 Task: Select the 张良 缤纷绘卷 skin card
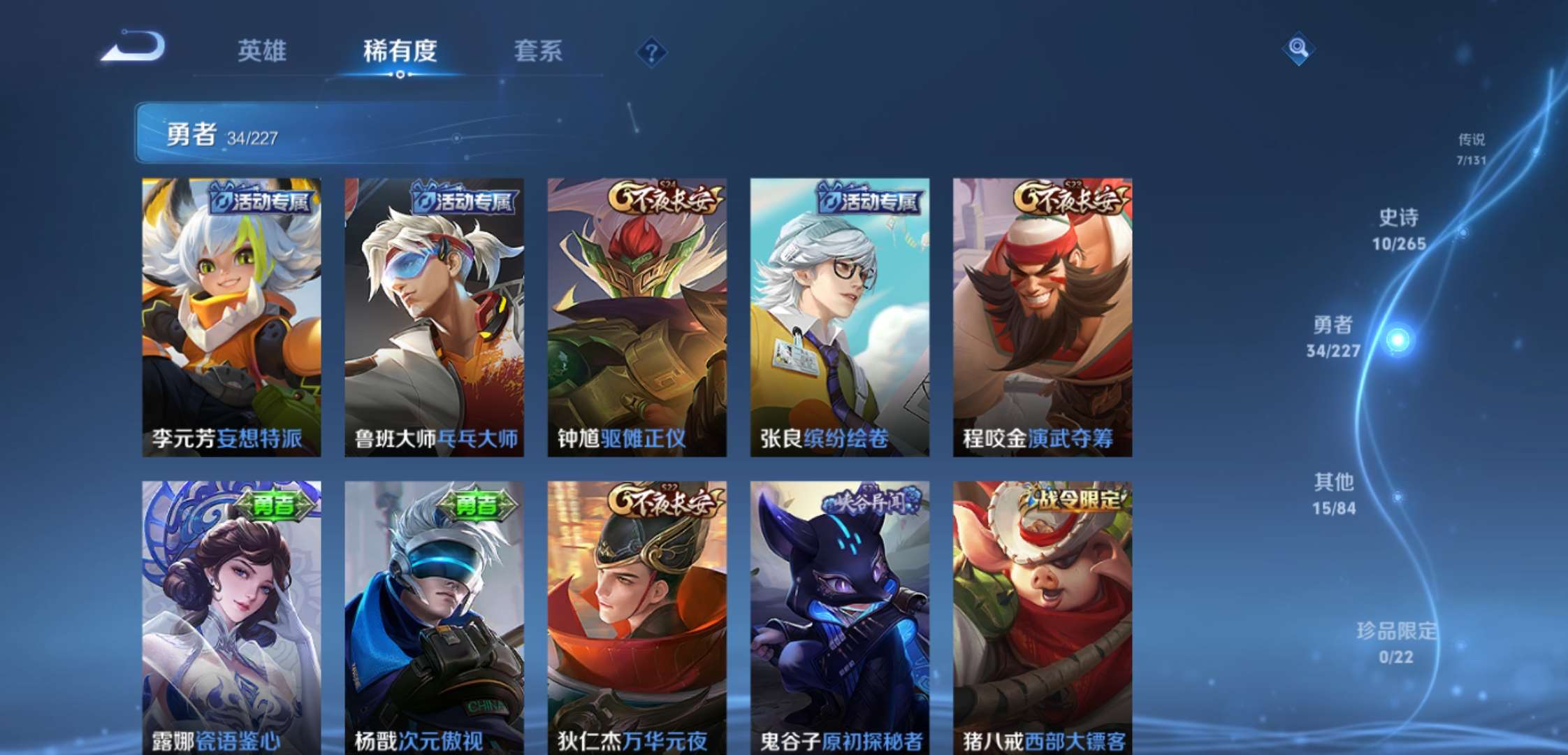[839, 317]
